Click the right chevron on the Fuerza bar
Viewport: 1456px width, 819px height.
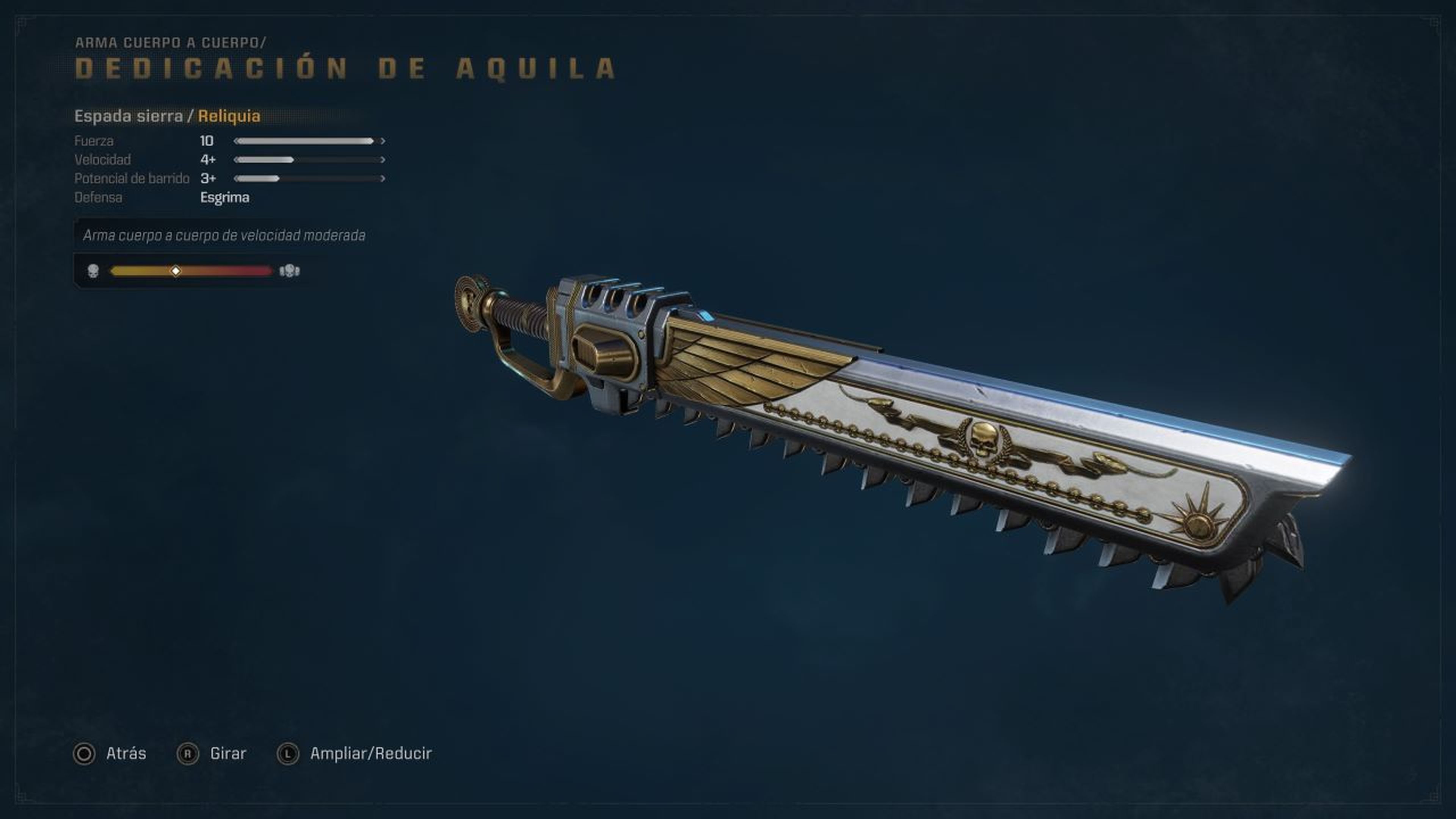pyautogui.click(x=383, y=141)
